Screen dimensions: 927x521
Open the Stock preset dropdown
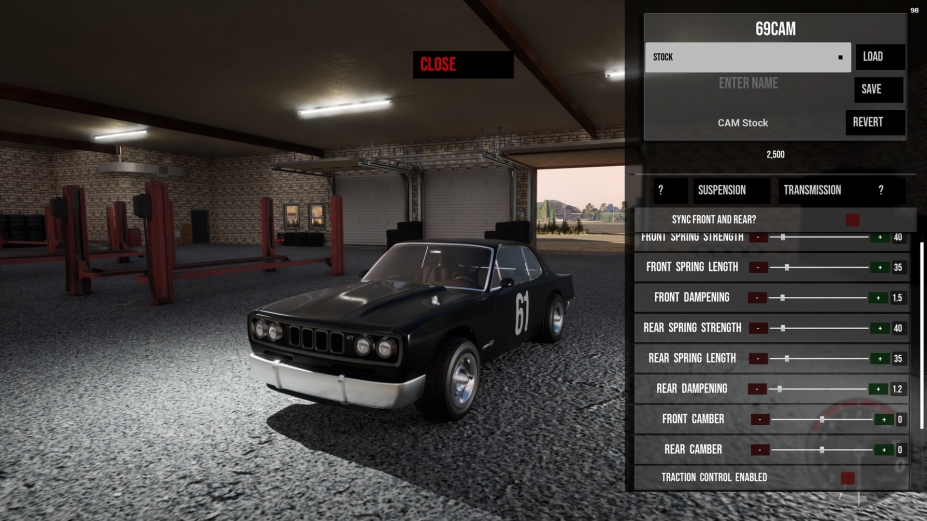click(x=748, y=57)
